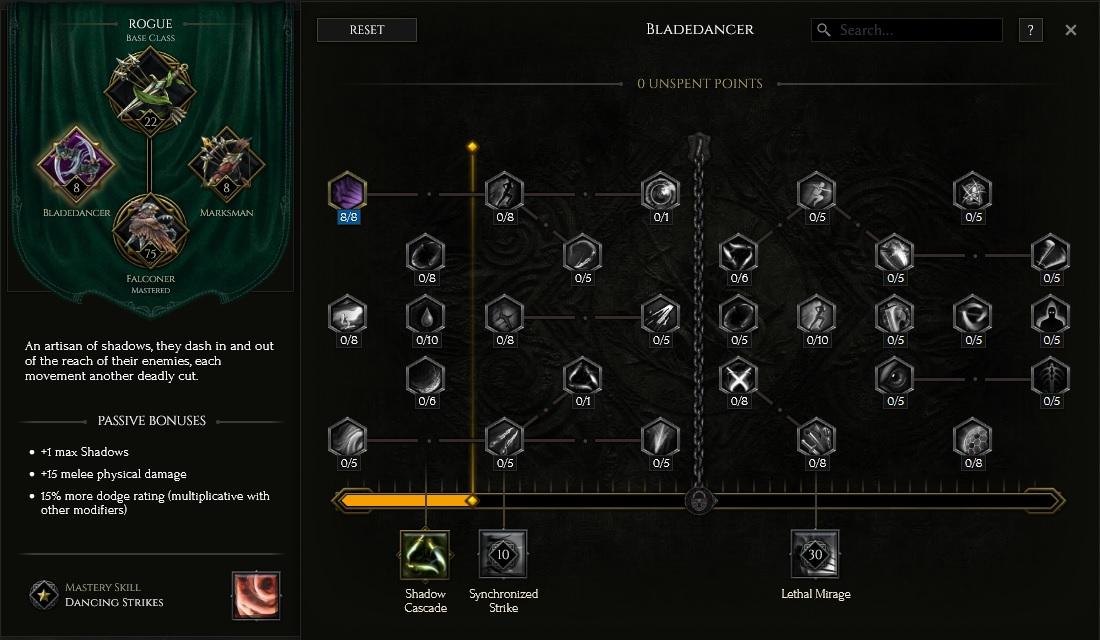Select the locked Lethal Mirage skill
Image resolution: width=1100 pixels, height=640 pixels.
point(815,555)
